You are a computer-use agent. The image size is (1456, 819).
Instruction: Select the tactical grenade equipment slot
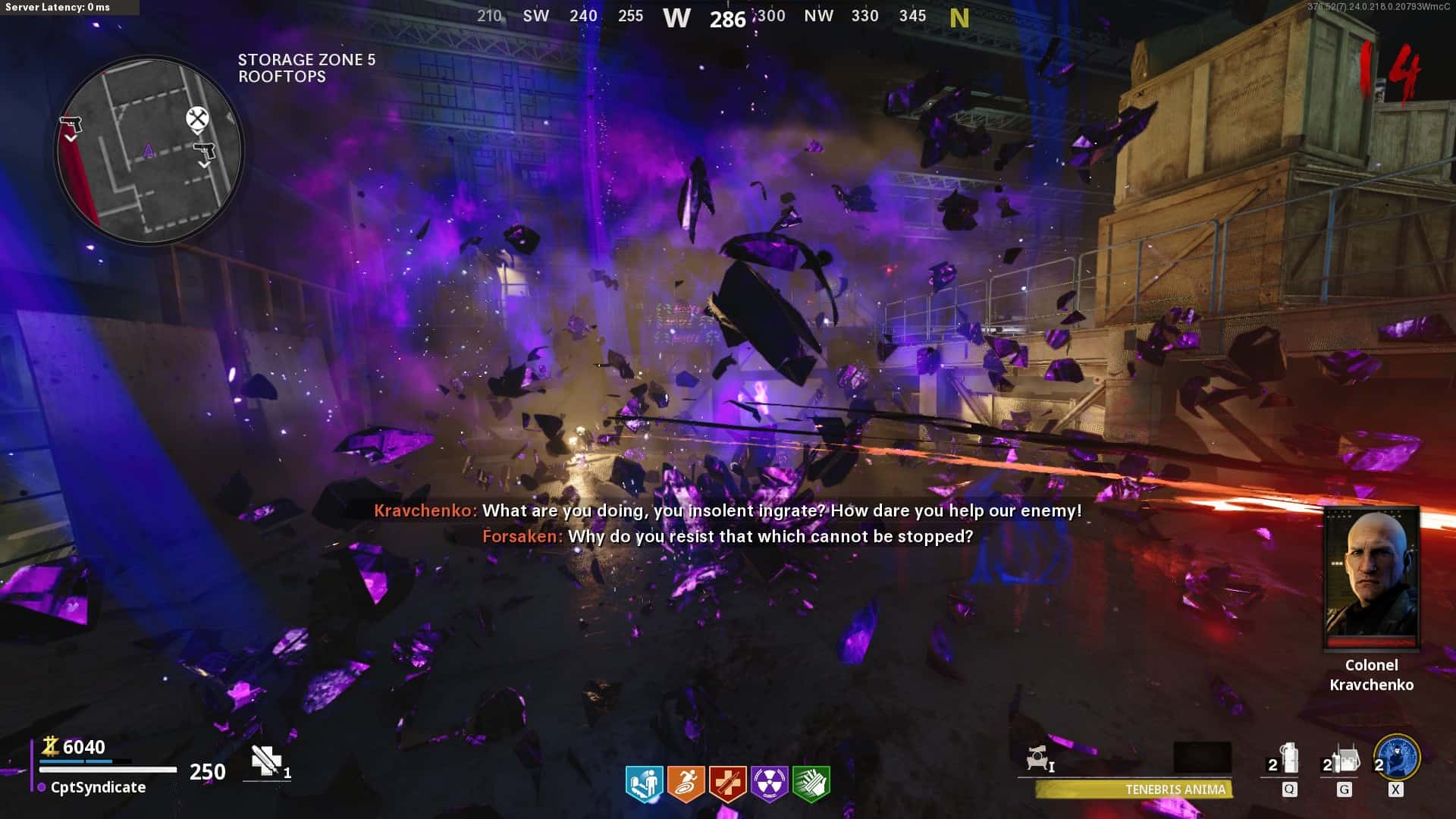point(1287,759)
